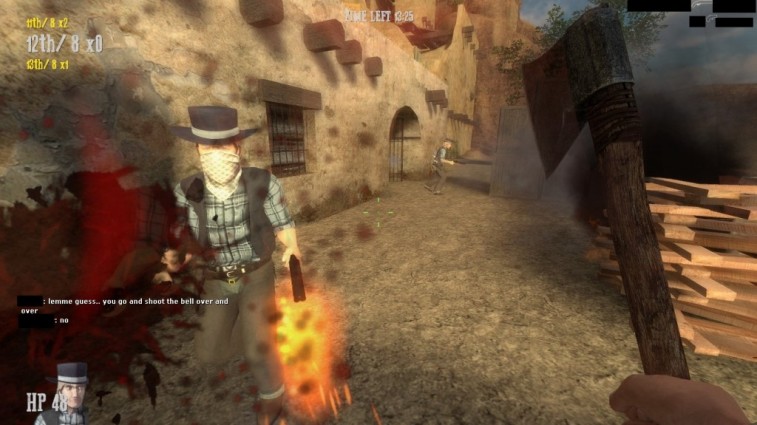Select the "no" chat reply line
757x425 pixels.
[63, 320]
